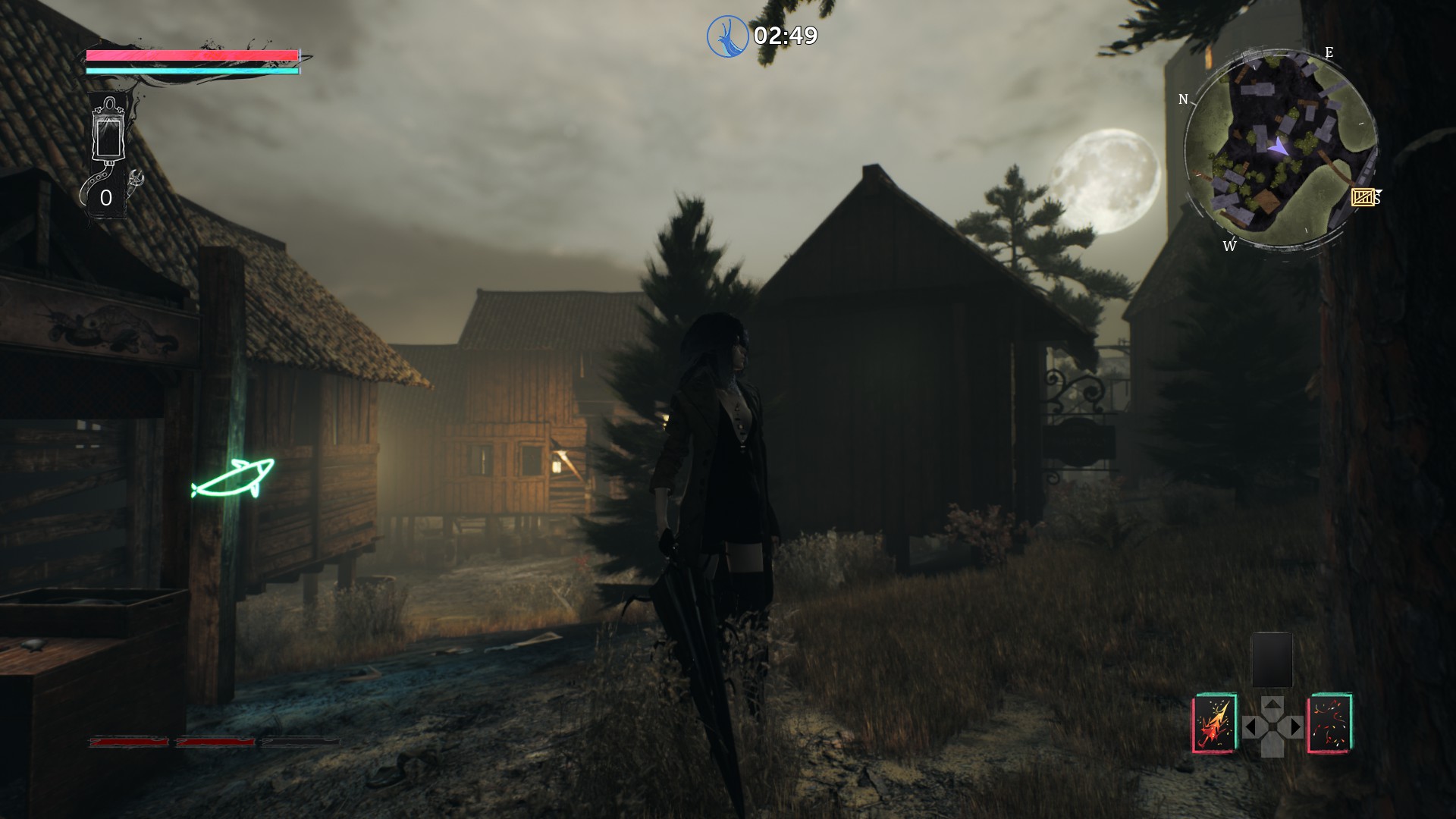The height and width of the screenshot is (819, 1456).
Task: Click the small wrench tool icon beside vial count
Action: [x=136, y=177]
